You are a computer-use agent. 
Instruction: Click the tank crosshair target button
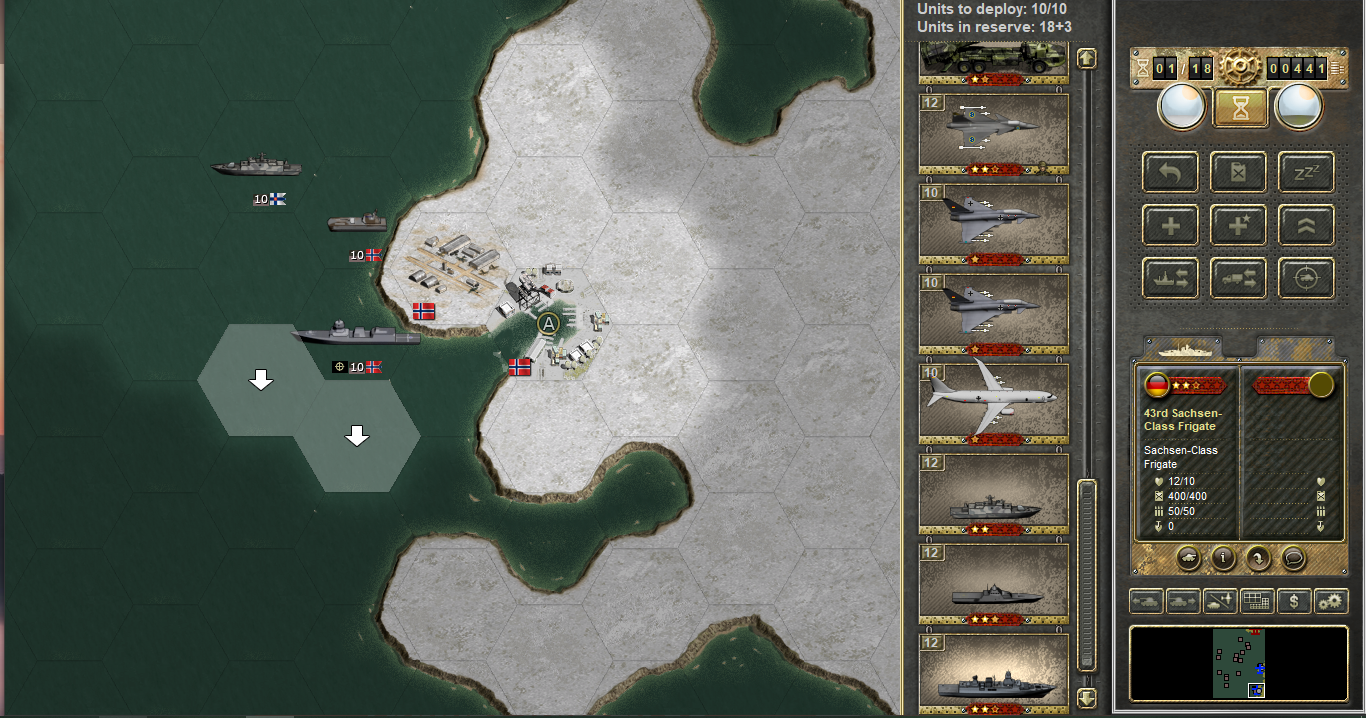(x=1306, y=278)
